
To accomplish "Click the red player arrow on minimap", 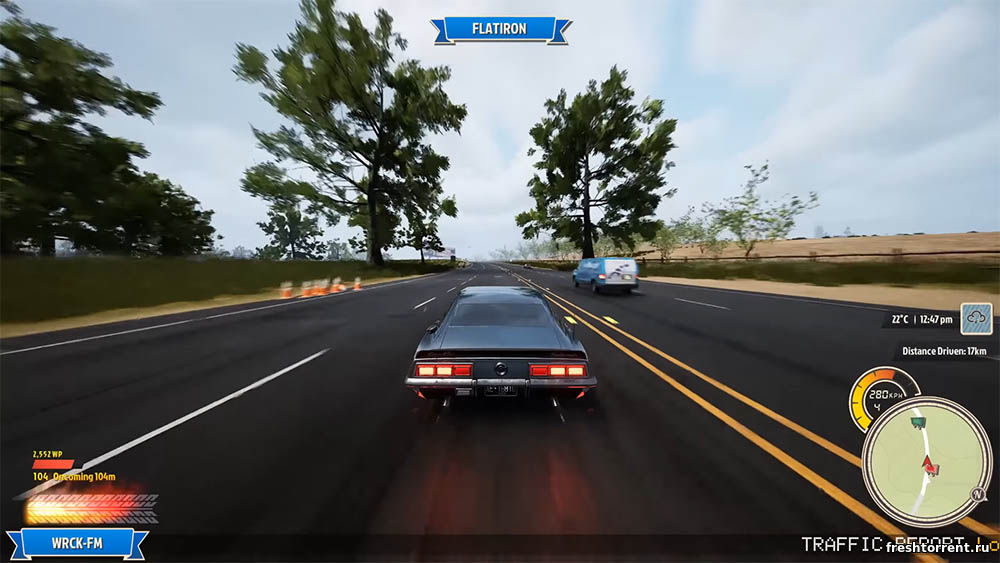I will pos(930,464).
